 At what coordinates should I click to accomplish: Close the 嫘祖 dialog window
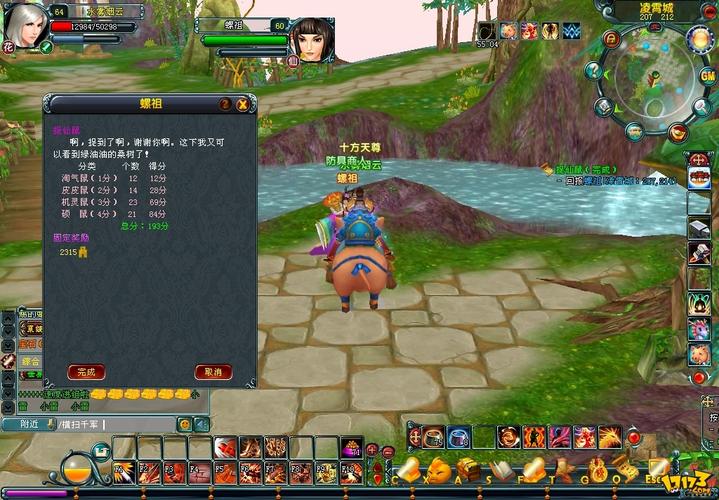(x=241, y=103)
